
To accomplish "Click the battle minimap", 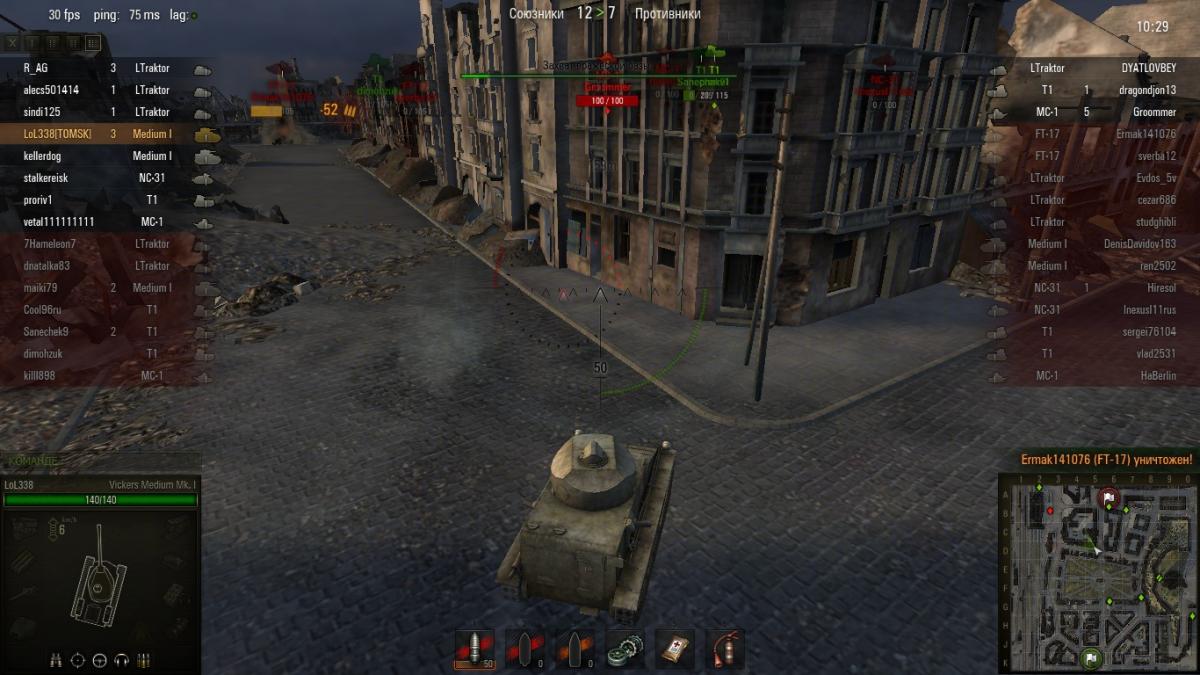I will [1097, 572].
